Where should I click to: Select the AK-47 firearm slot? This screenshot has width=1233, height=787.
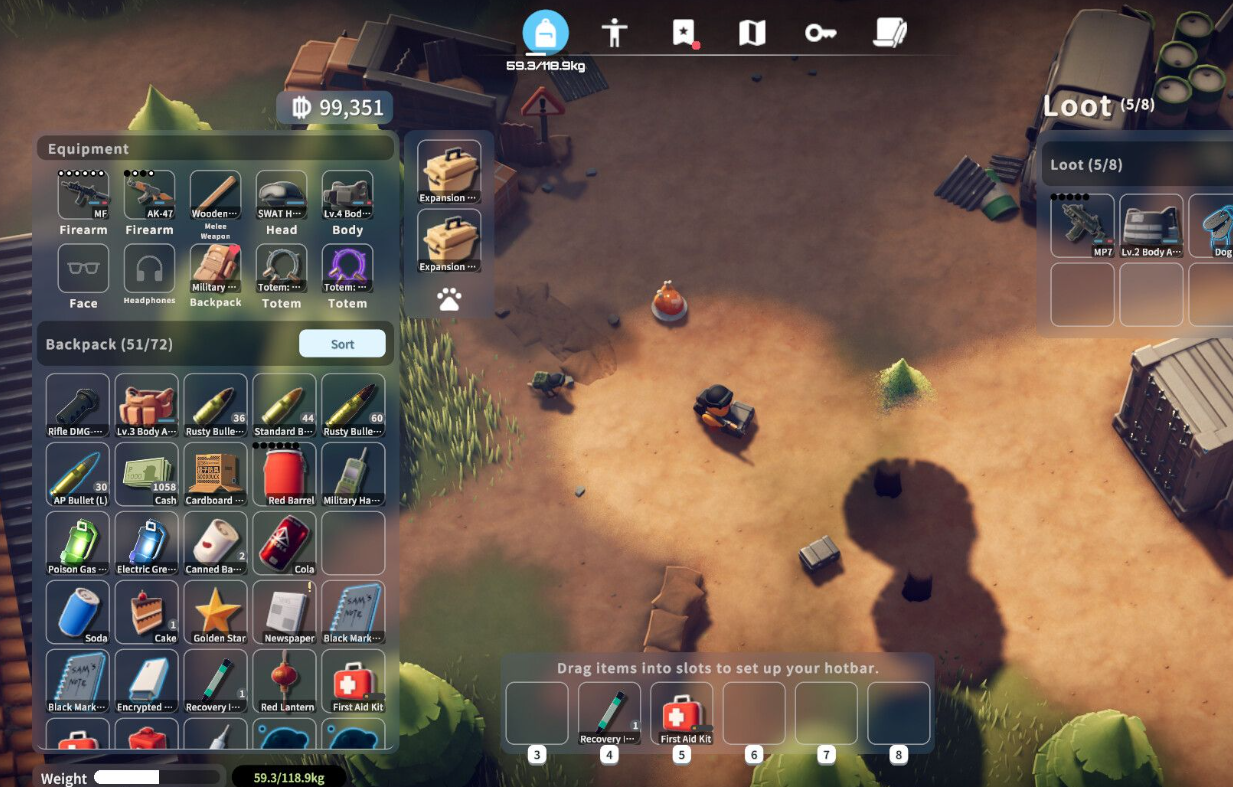tap(149, 195)
